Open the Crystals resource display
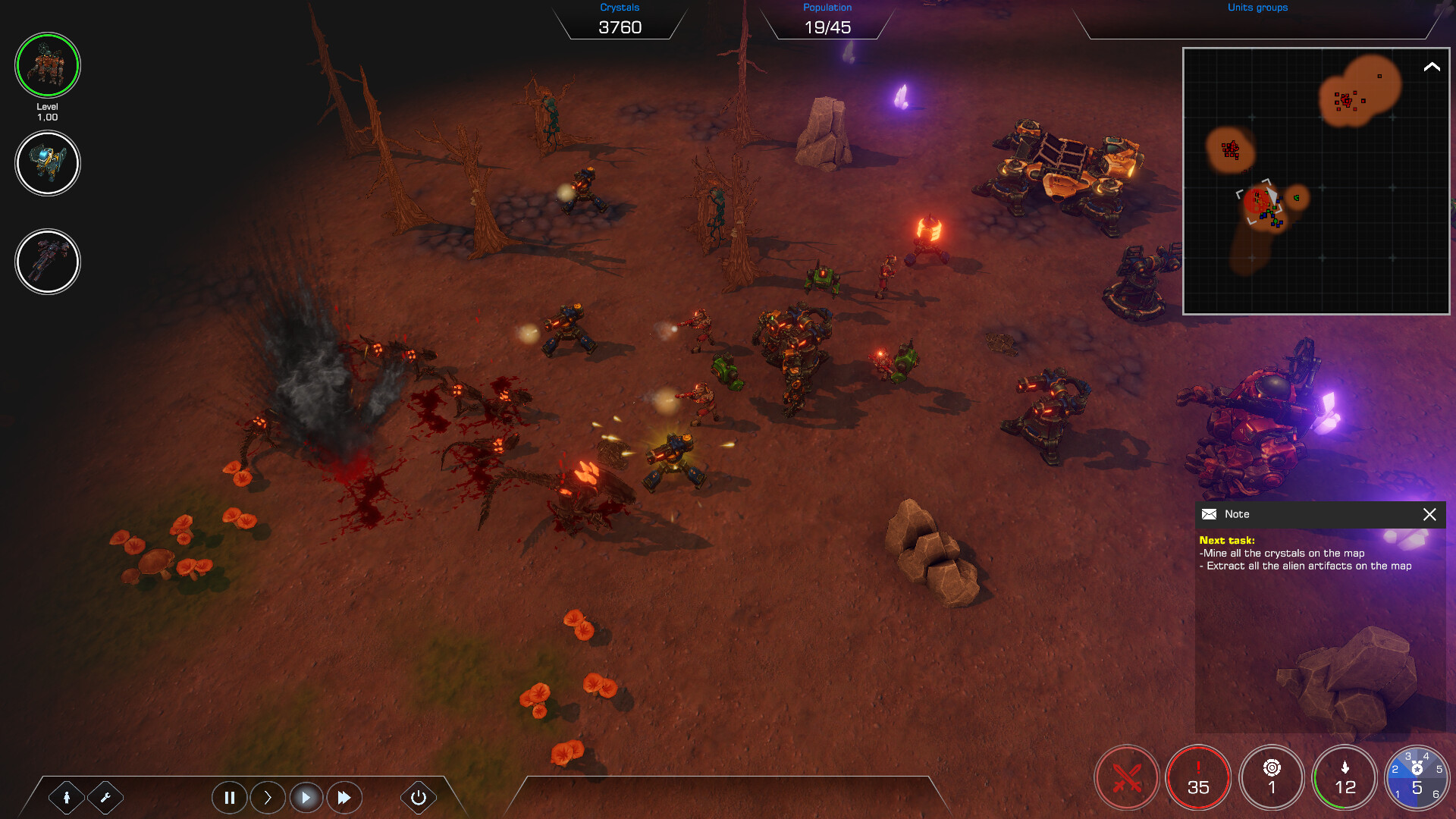 coord(620,19)
